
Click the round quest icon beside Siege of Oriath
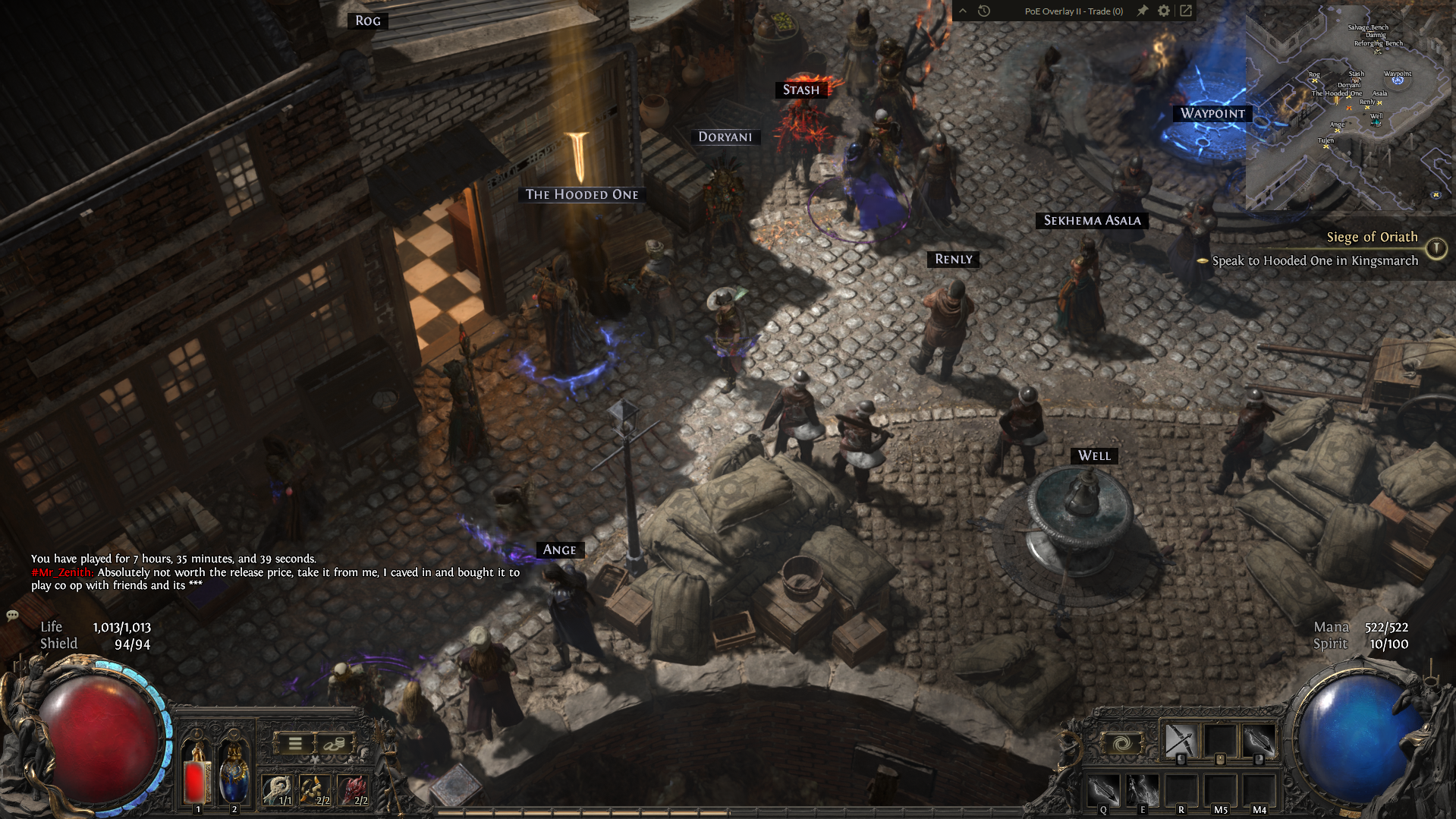(x=1436, y=248)
